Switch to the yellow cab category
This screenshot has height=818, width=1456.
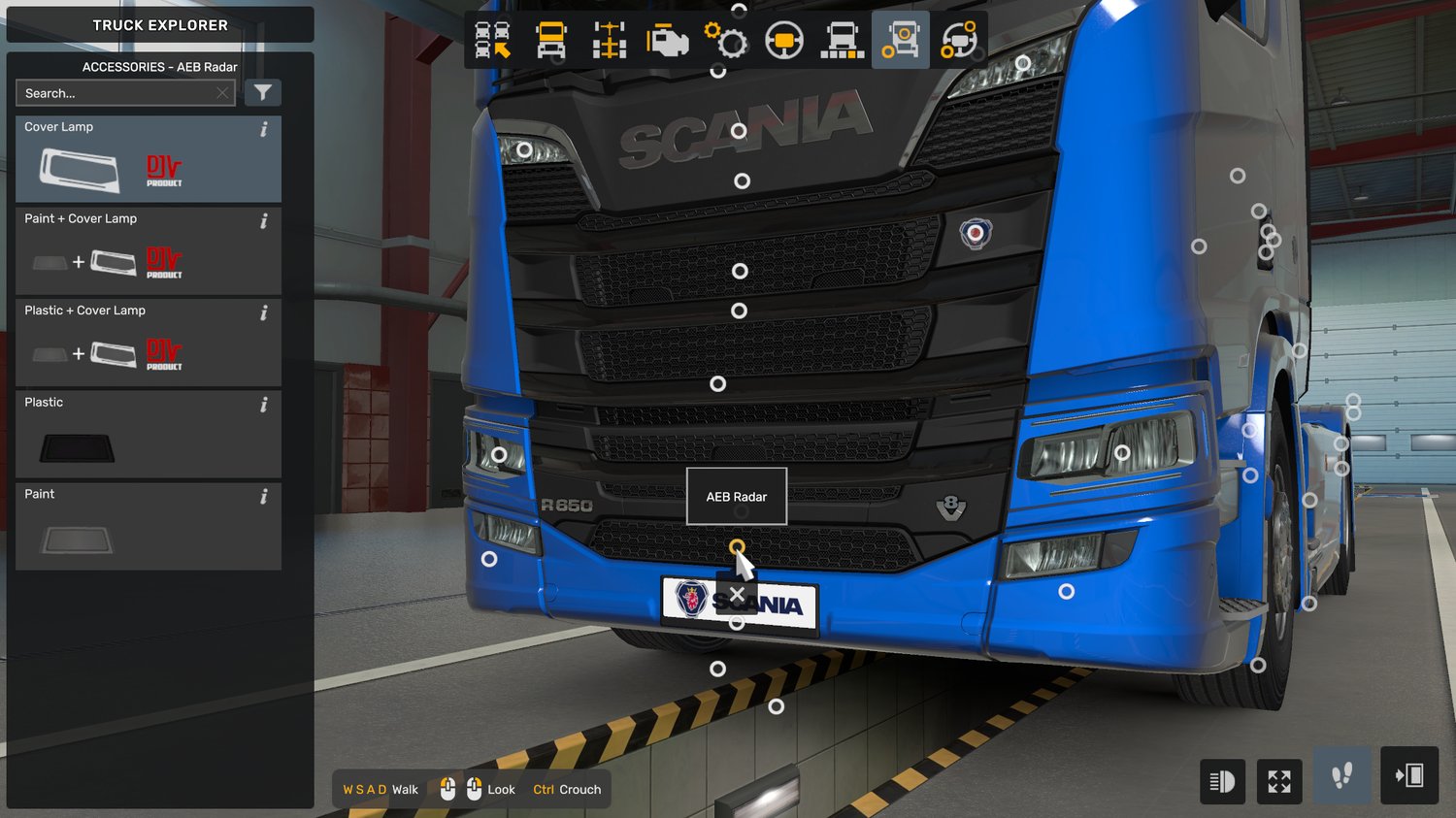click(x=551, y=41)
